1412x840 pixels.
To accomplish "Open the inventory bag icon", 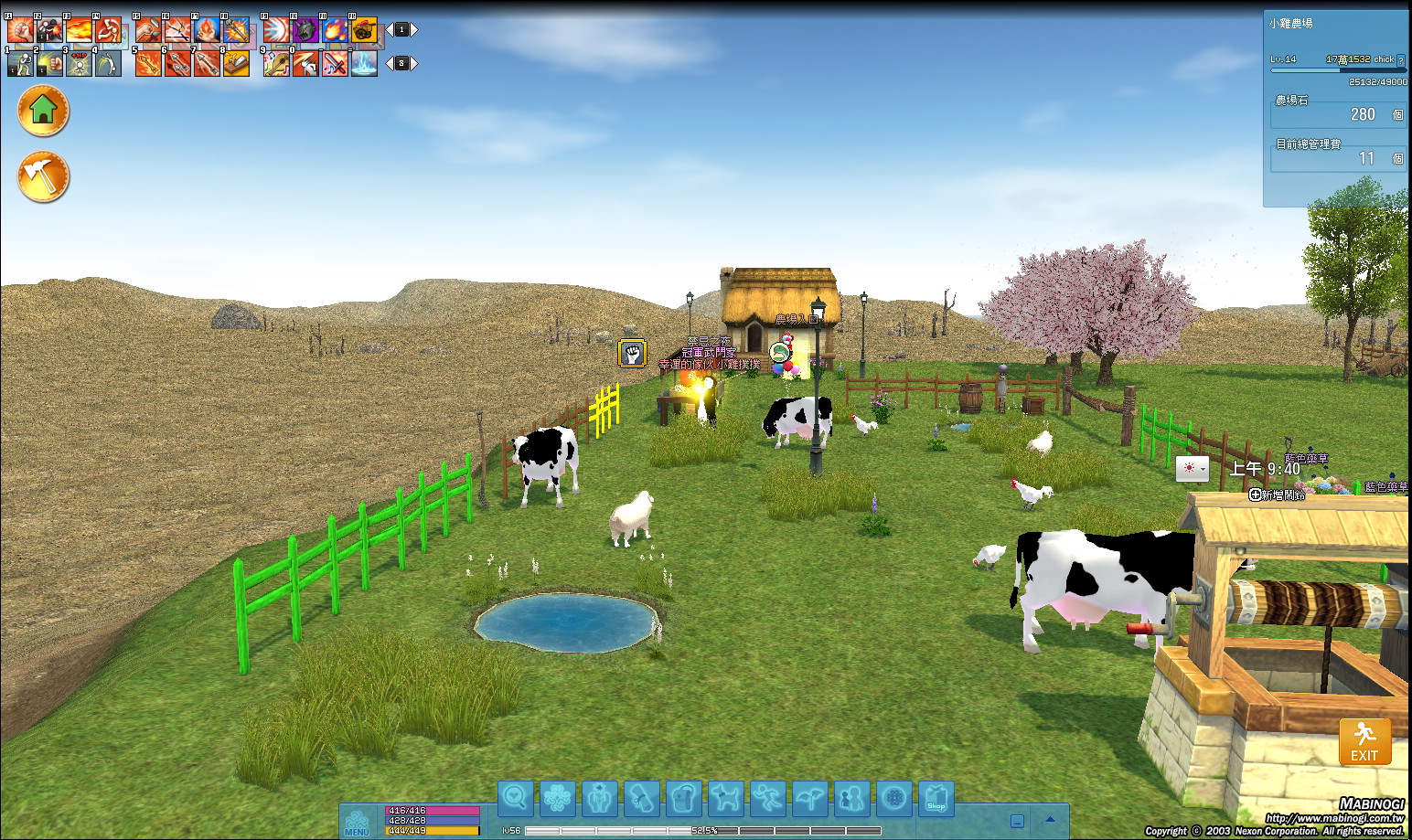I will pyautogui.click(x=683, y=799).
